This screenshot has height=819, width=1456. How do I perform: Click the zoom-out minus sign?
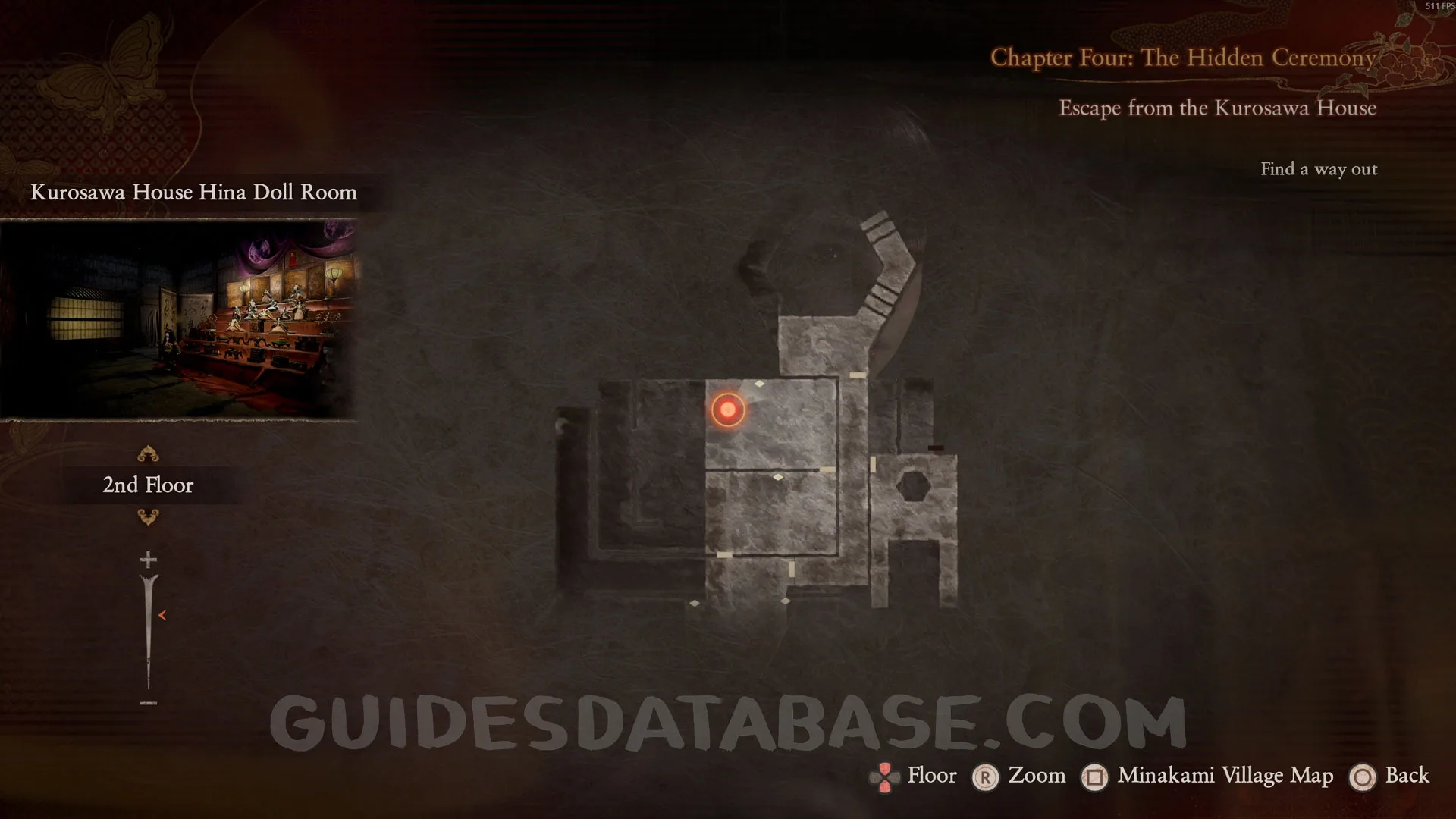coord(148,704)
